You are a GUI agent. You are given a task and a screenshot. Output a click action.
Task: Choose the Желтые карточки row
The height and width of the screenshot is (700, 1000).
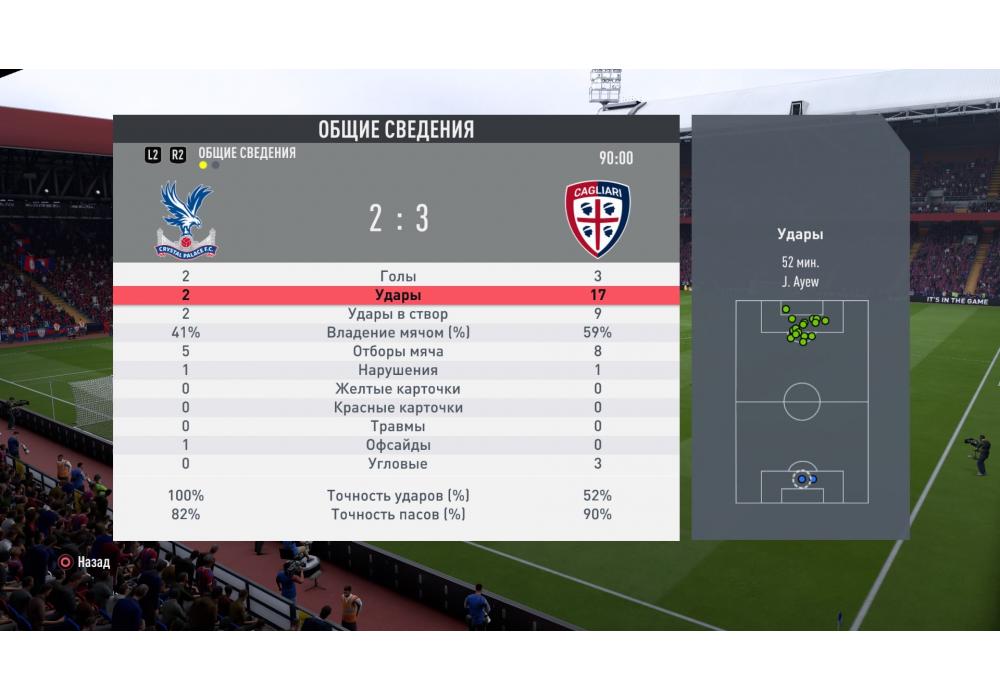tap(398, 389)
